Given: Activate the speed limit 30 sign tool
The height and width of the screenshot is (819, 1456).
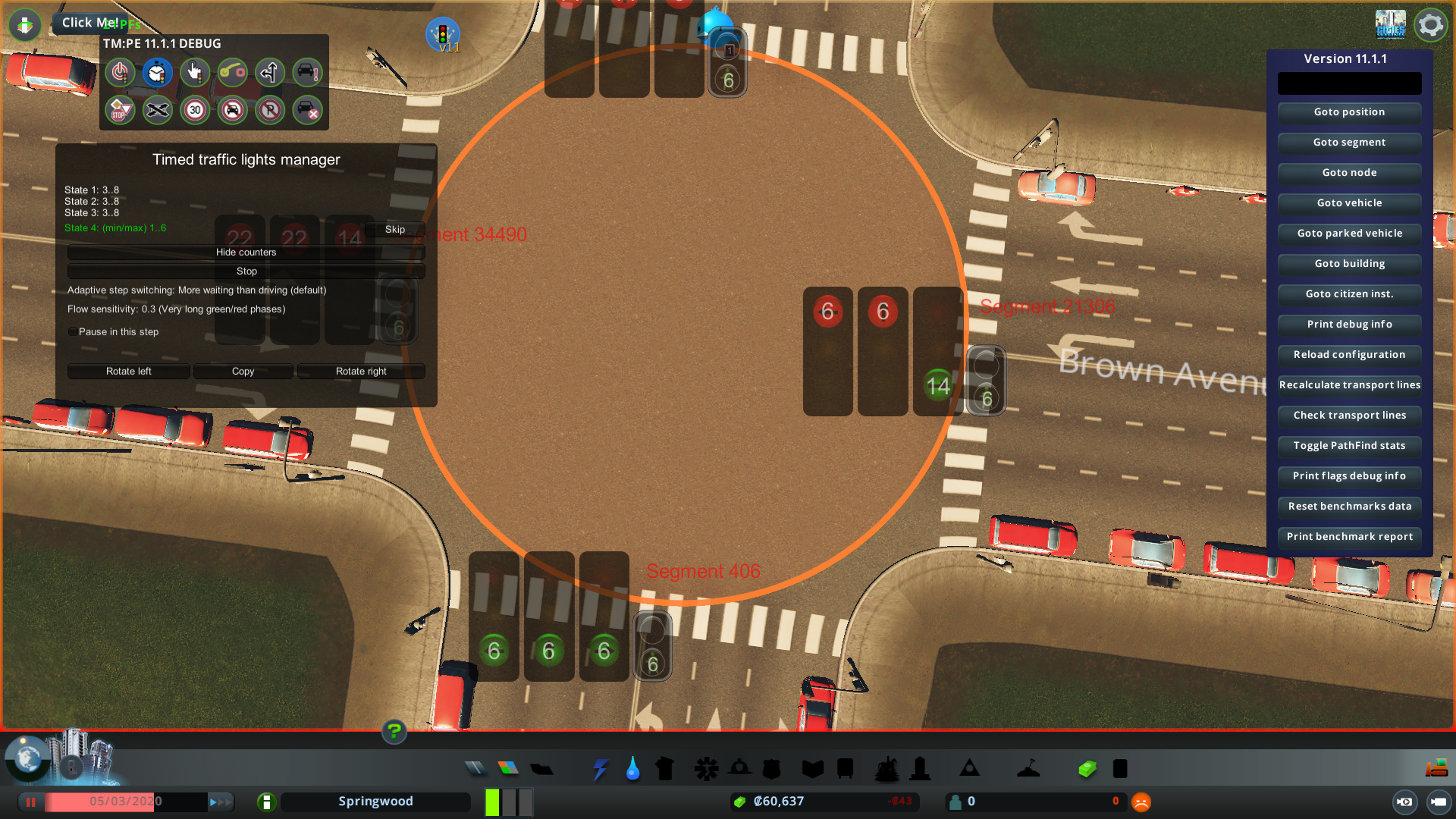Looking at the screenshot, I should pos(195,111).
